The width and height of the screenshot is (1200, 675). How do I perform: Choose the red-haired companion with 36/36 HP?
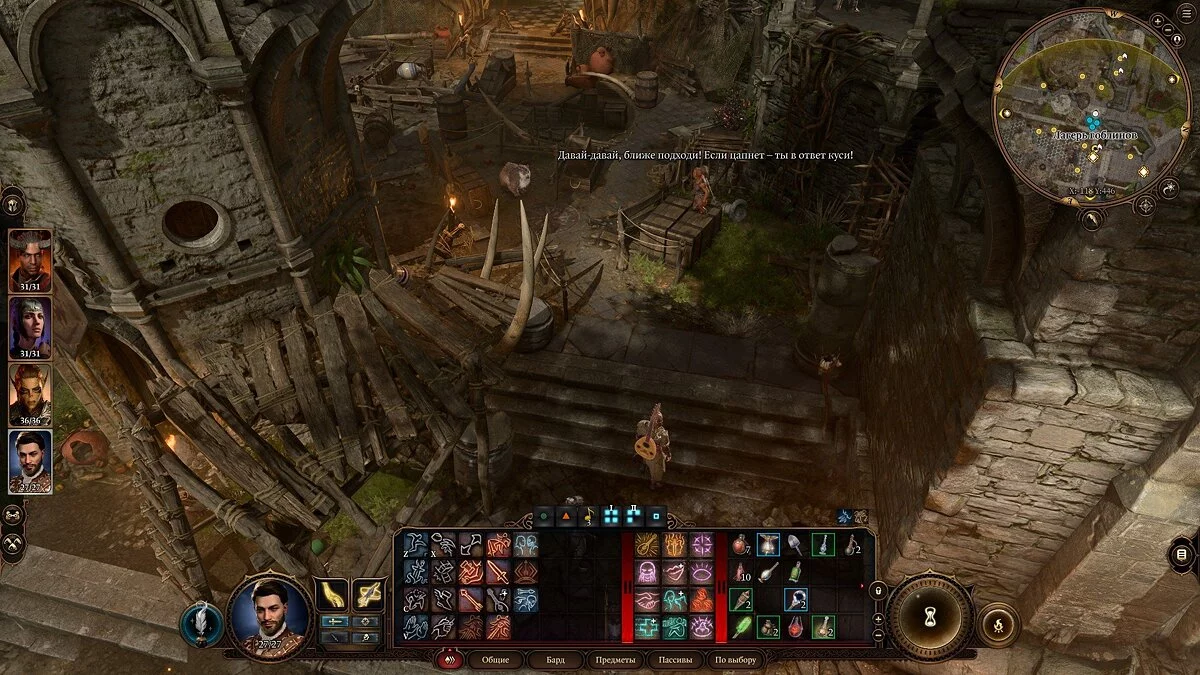tap(31, 392)
